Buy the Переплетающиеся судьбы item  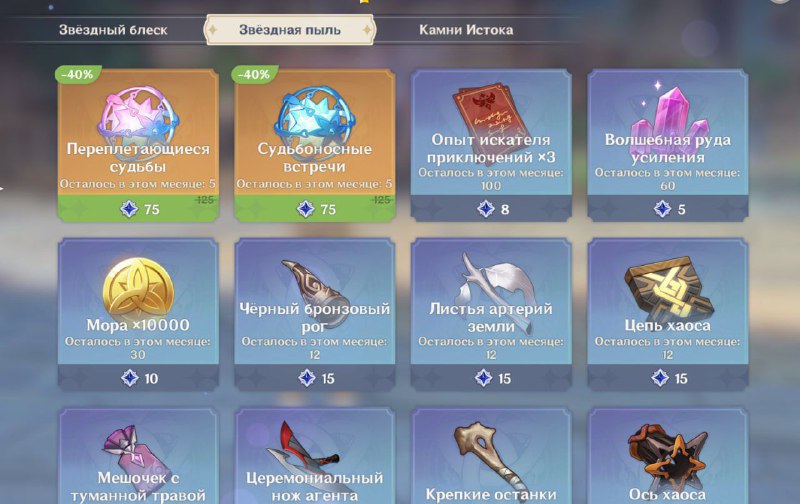pos(138,145)
